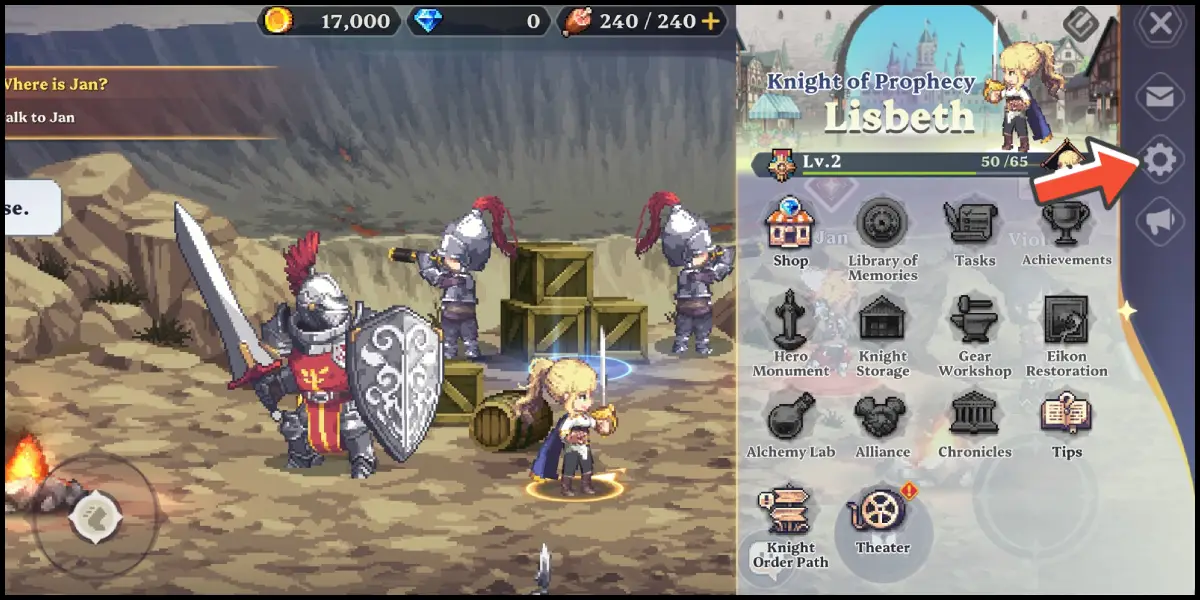Open the mail envelope icon

[x=1160, y=96]
